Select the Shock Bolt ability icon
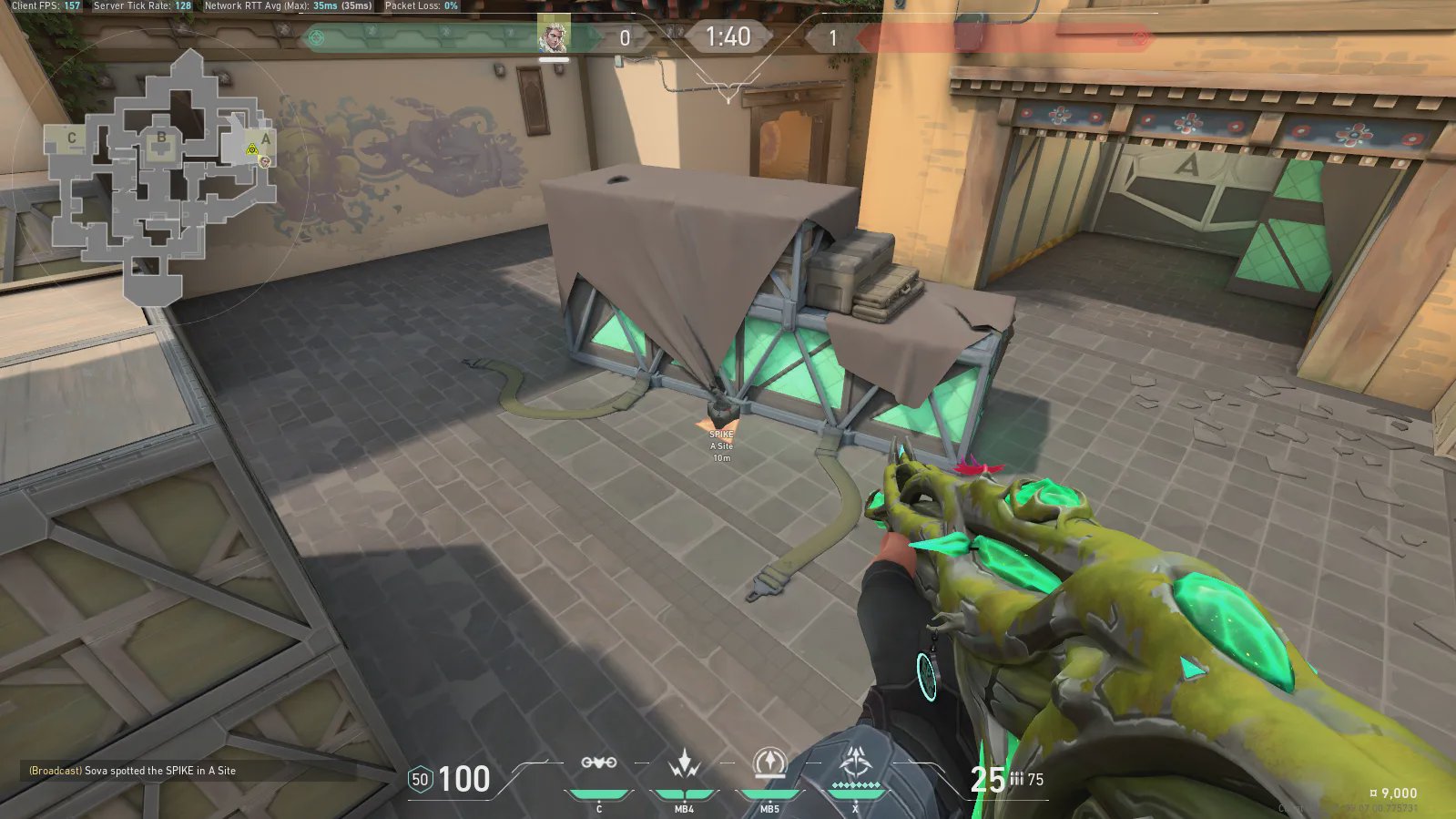Screen dimensions: 1456x819 point(684,763)
